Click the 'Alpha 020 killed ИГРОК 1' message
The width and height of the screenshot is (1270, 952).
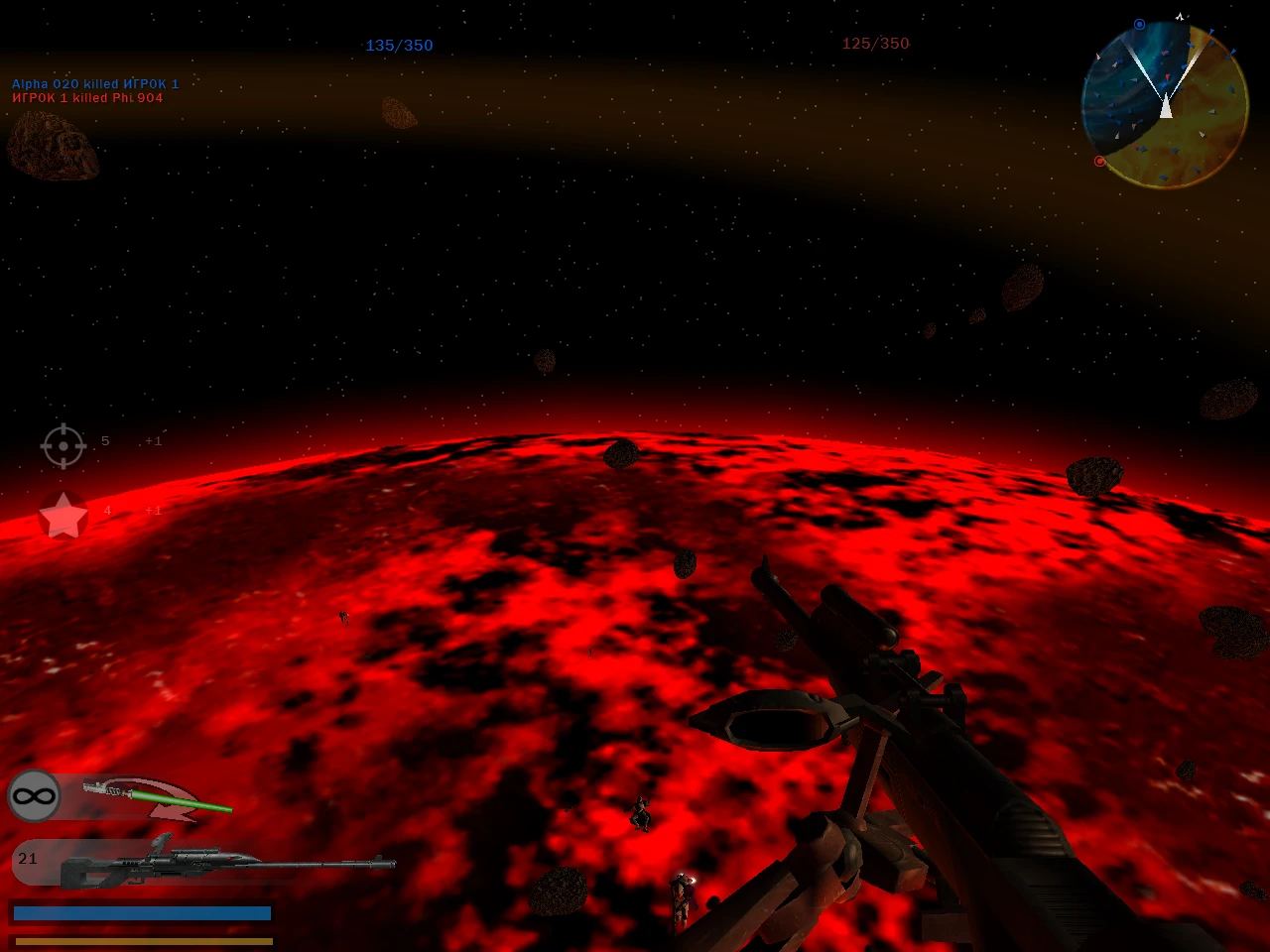pos(94,83)
